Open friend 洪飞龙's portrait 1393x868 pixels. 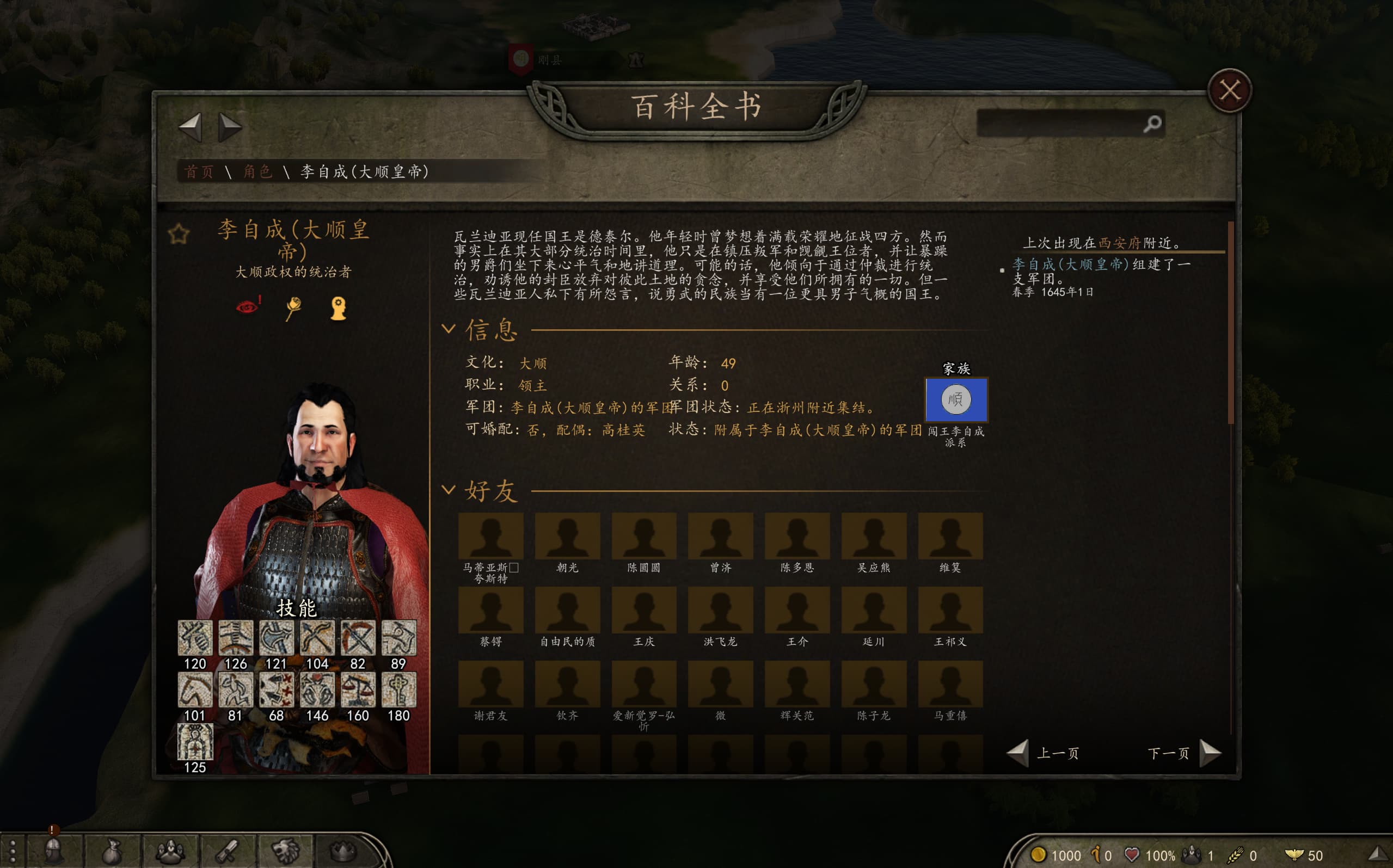click(720, 610)
